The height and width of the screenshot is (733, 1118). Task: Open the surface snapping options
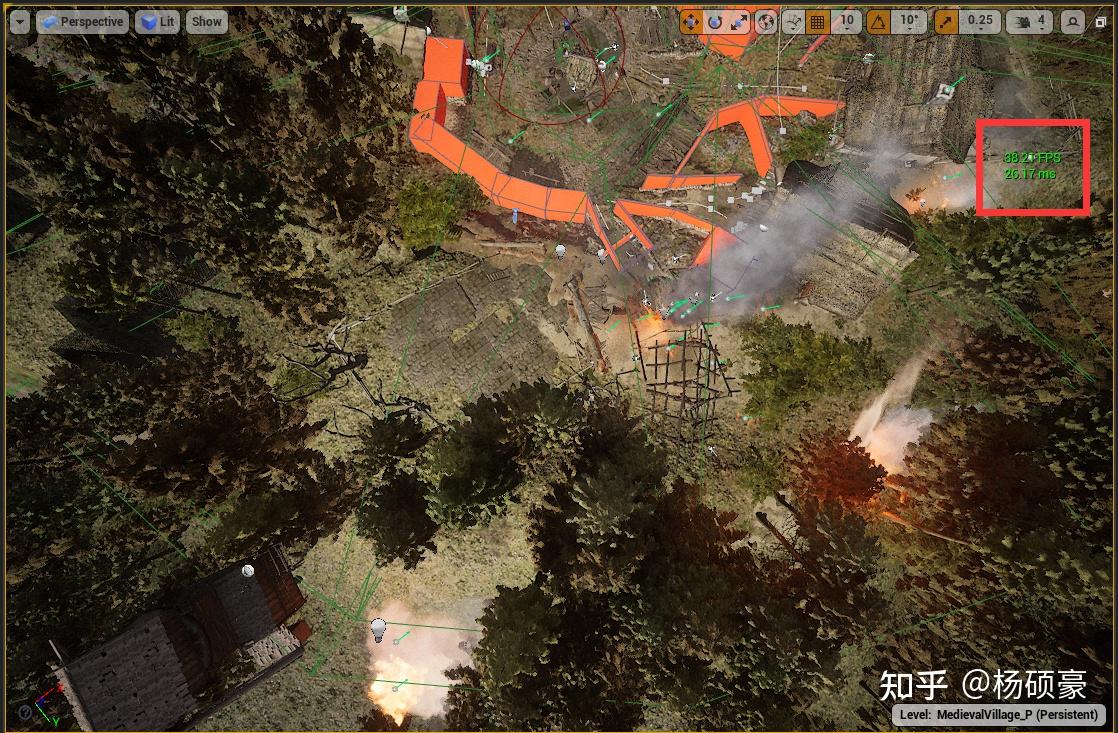coord(793,22)
